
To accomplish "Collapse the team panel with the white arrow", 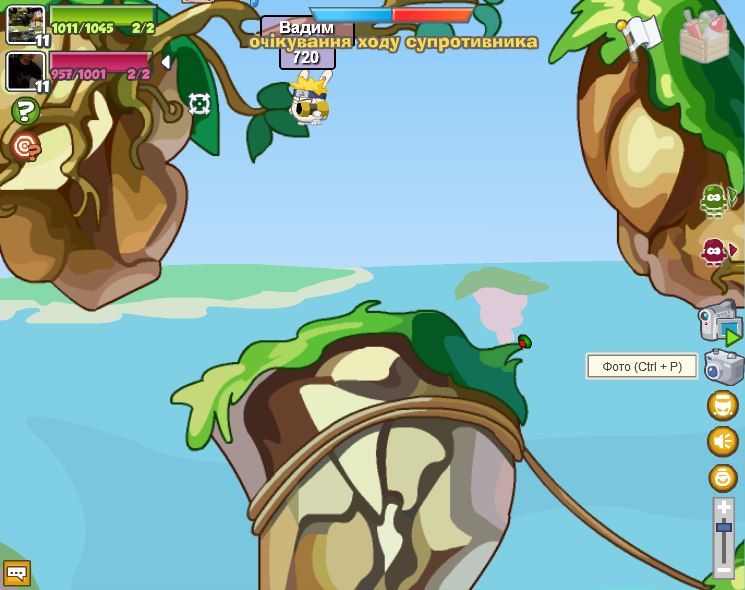I will click(x=166, y=62).
